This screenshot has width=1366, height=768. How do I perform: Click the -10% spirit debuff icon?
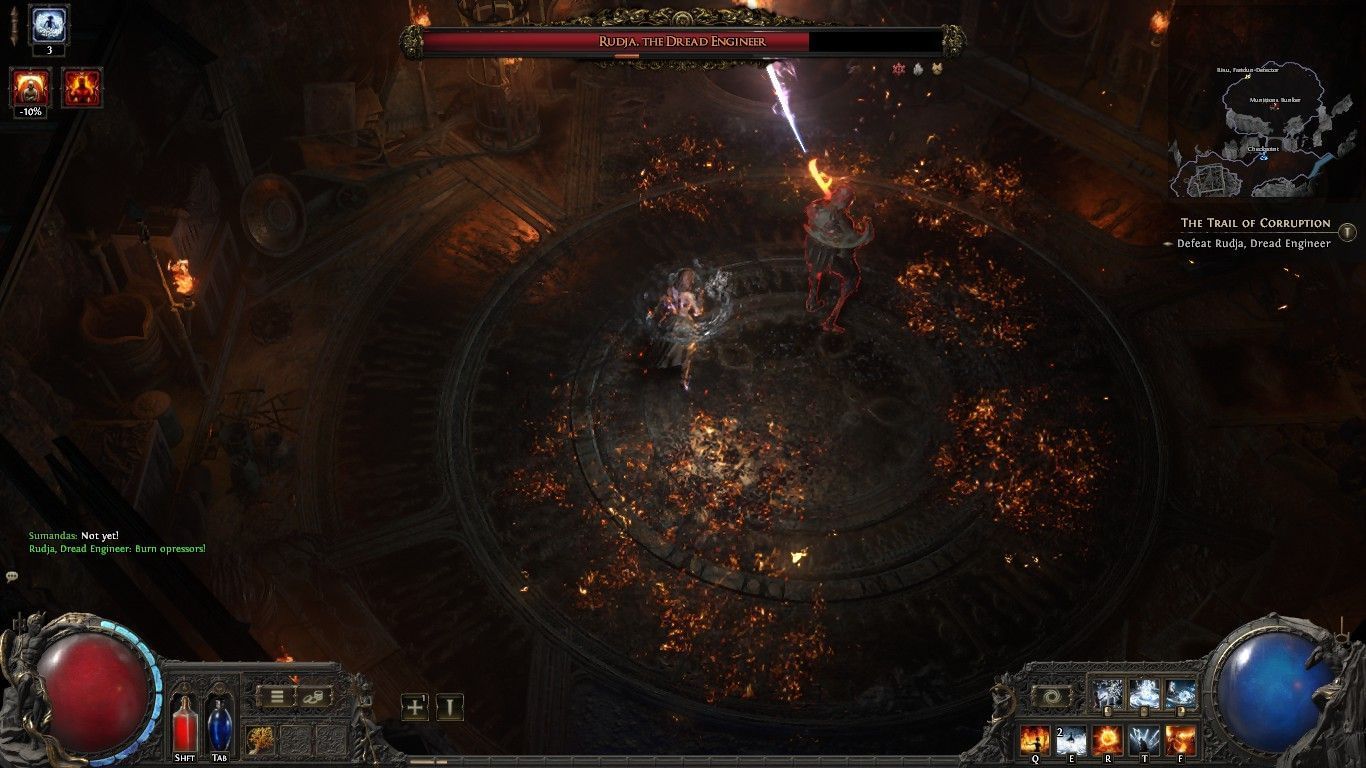(x=29, y=88)
